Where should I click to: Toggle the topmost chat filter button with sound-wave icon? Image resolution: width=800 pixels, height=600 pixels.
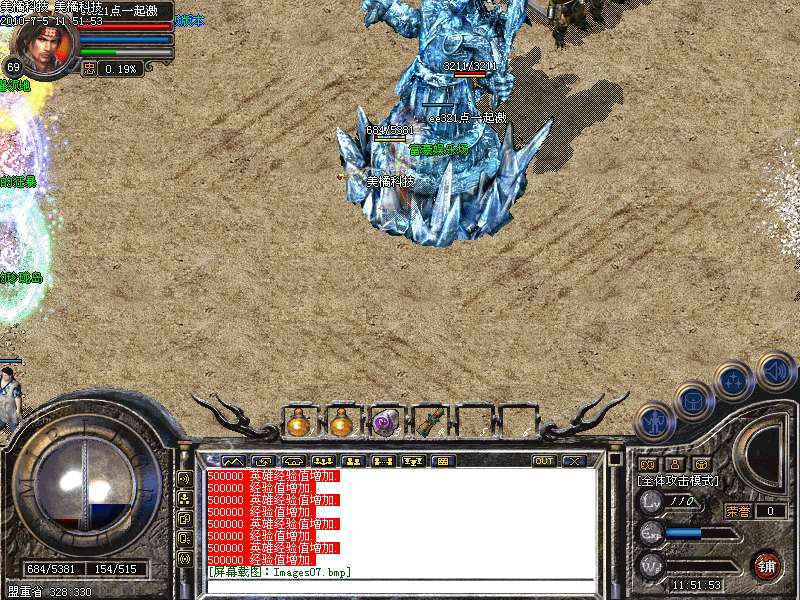coord(184,478)
